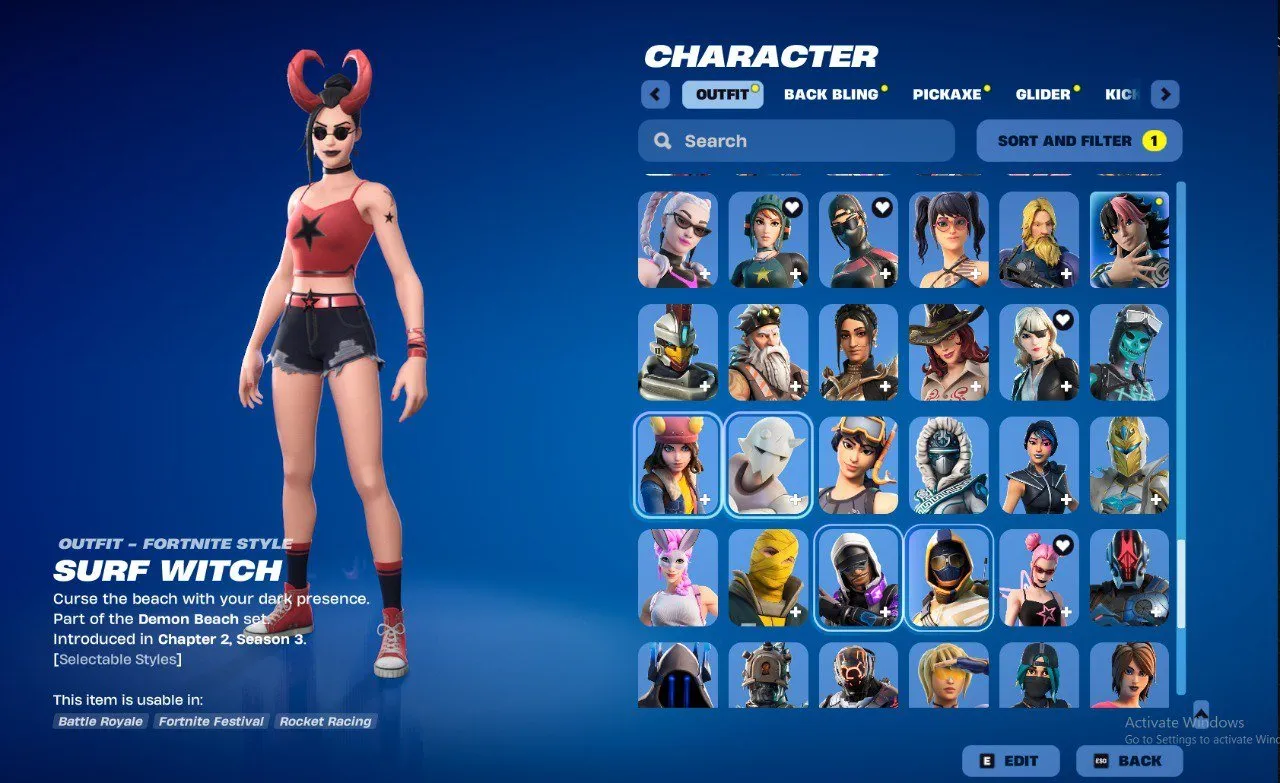Click the plus icon on the yellow-wrapped ninja outfit
1280x783 pixels.
click(x=797, y=614)
